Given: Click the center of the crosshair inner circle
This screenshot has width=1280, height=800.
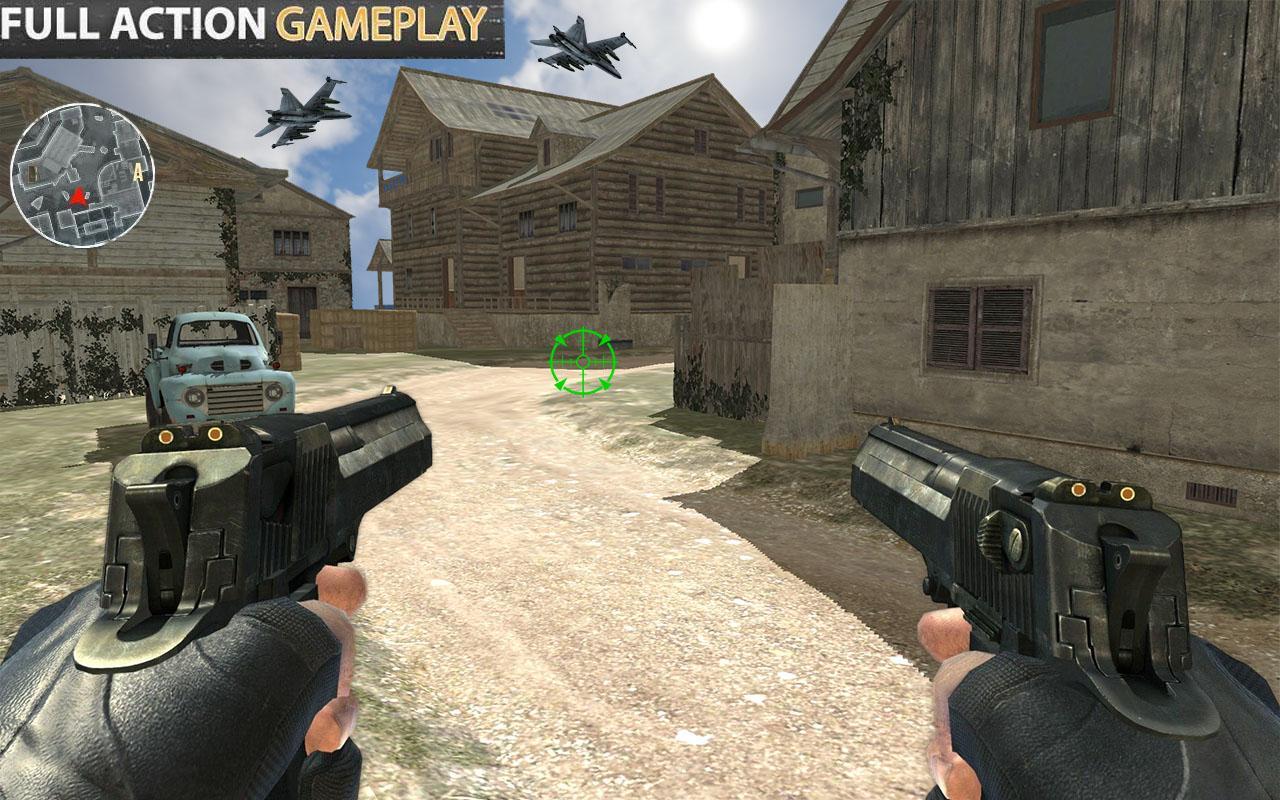Looking at the screenshot, I should pyautogui.click(x=583, y=361).
